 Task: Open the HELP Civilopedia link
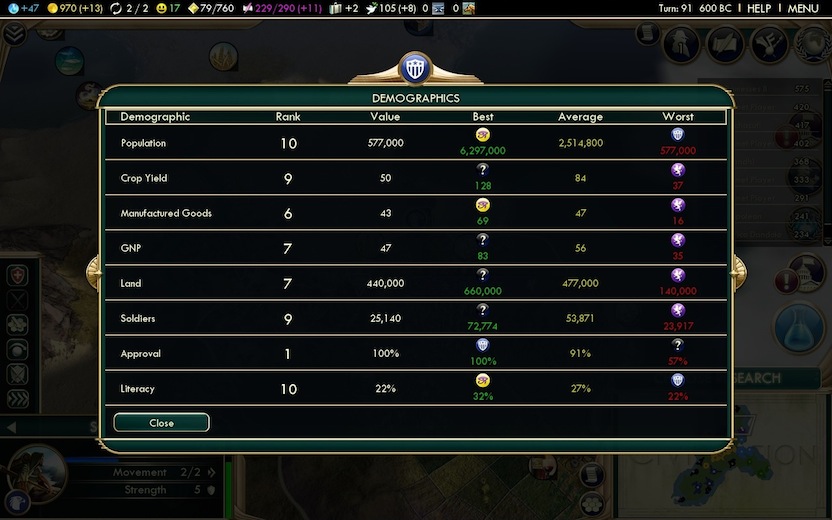pos(759,8)
